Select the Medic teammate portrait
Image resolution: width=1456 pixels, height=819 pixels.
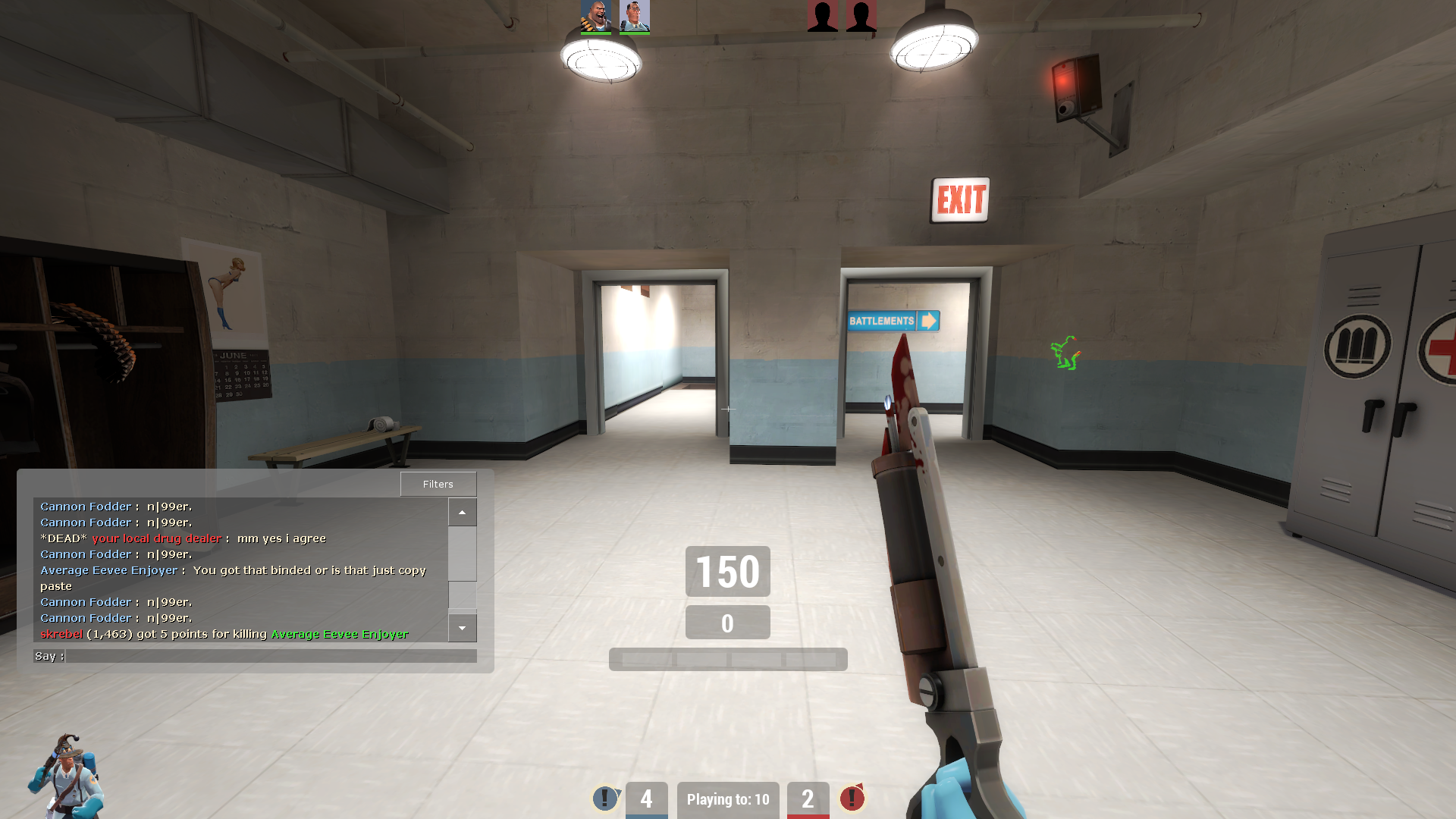(x=635, y=16)
